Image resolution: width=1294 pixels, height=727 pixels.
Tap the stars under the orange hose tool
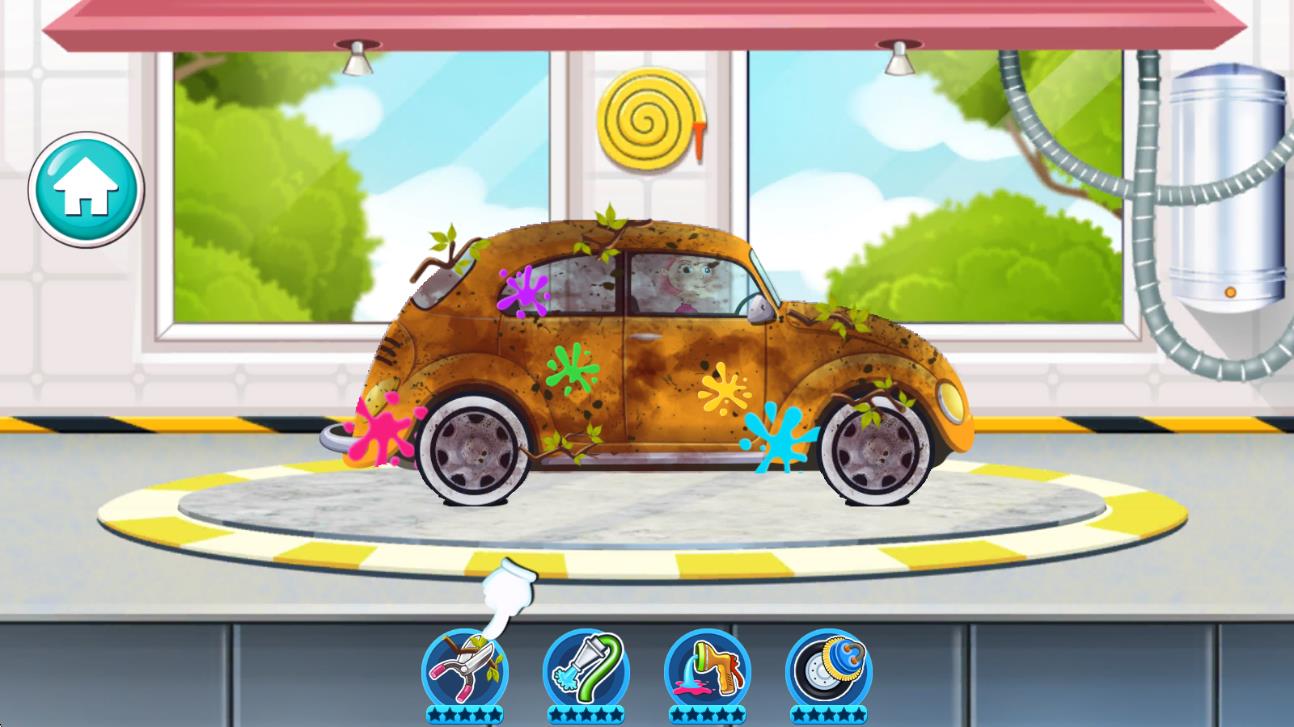point(710,712)
